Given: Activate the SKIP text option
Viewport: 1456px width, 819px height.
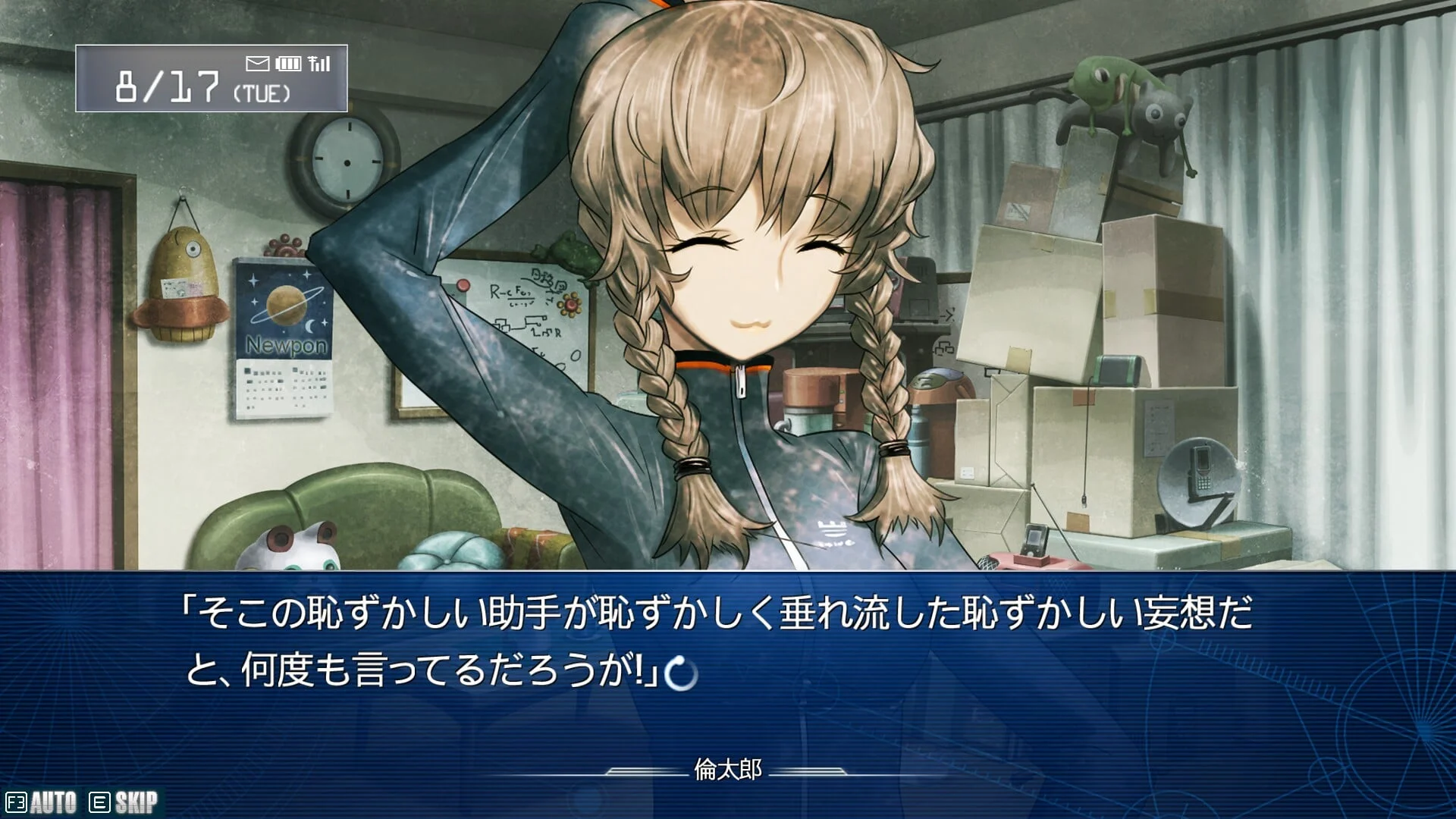Looking at the screenshot, I should point(124,802).
